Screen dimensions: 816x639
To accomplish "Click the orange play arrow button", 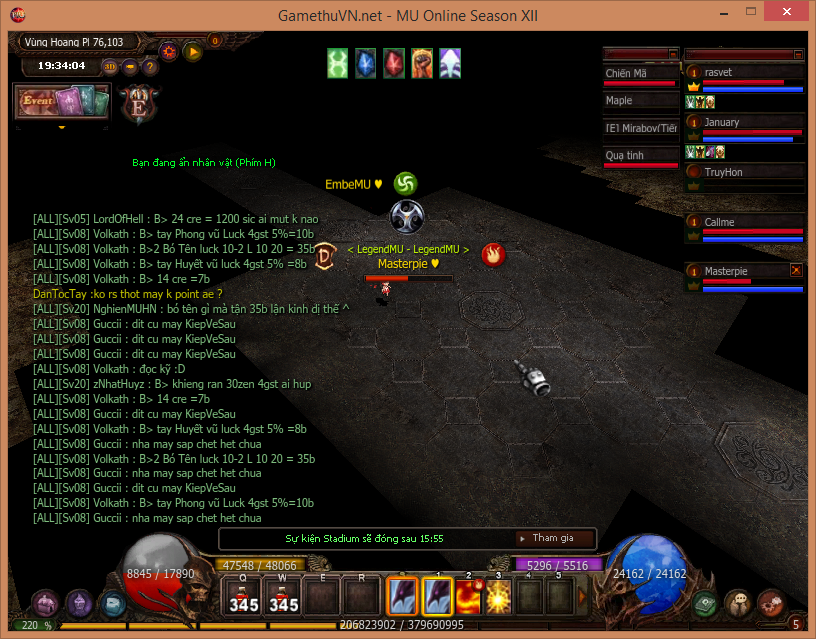I will click(194, 52).
